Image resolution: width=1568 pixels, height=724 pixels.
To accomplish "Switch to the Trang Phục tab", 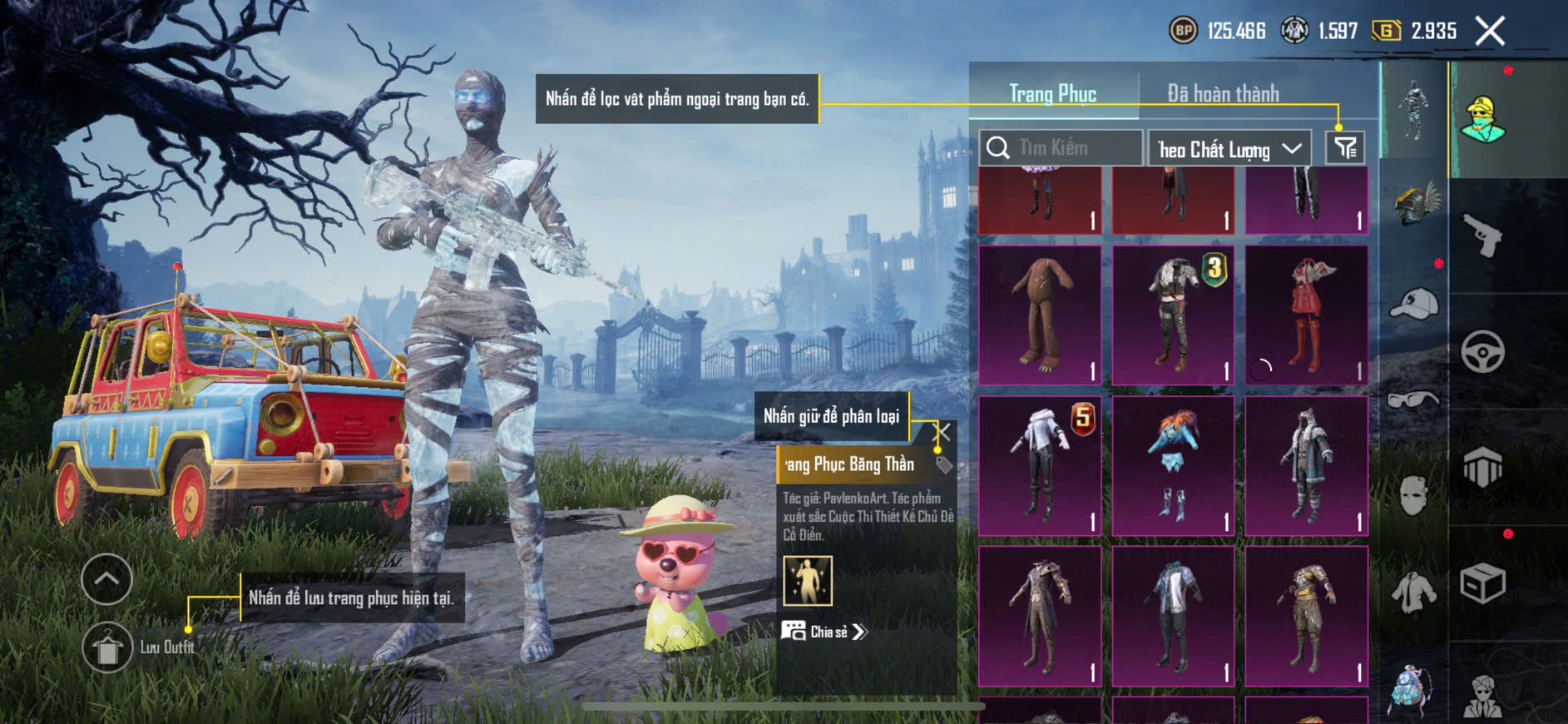I will [x=1052, y=94].
